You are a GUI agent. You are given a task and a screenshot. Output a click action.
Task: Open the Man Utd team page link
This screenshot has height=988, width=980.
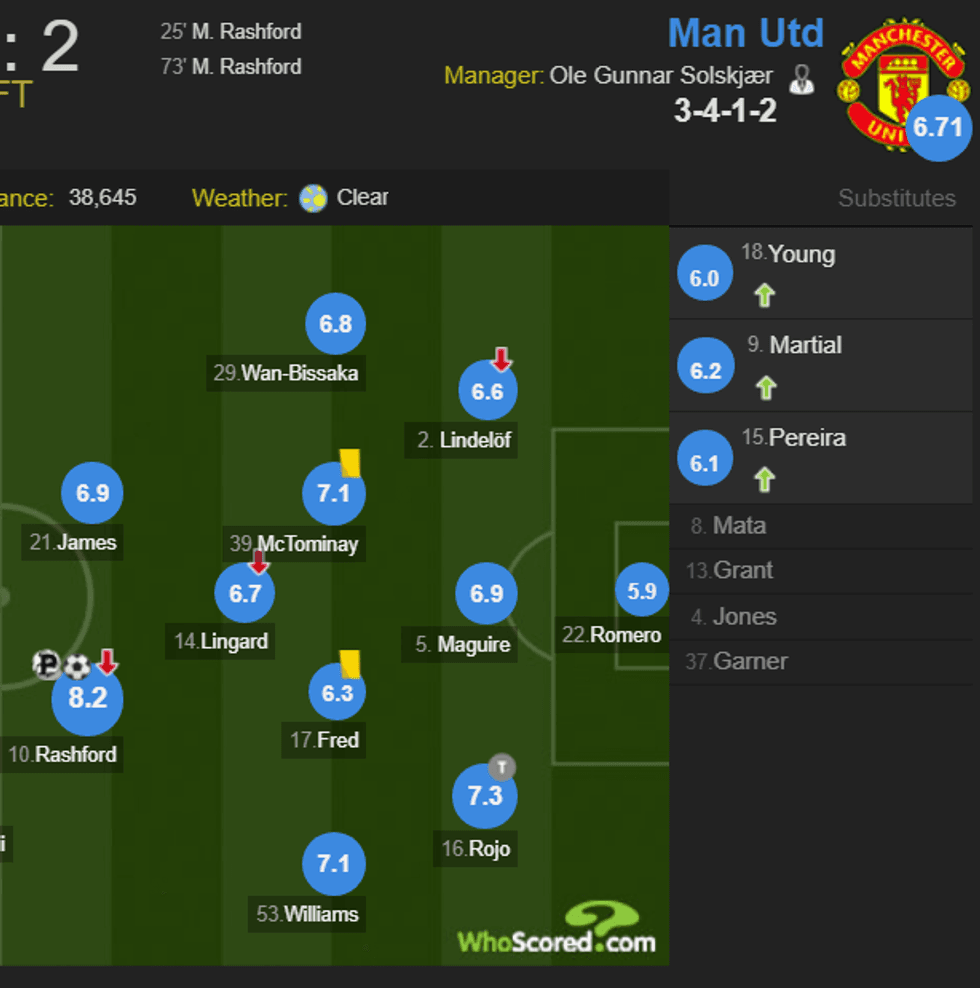pos(745,33)
